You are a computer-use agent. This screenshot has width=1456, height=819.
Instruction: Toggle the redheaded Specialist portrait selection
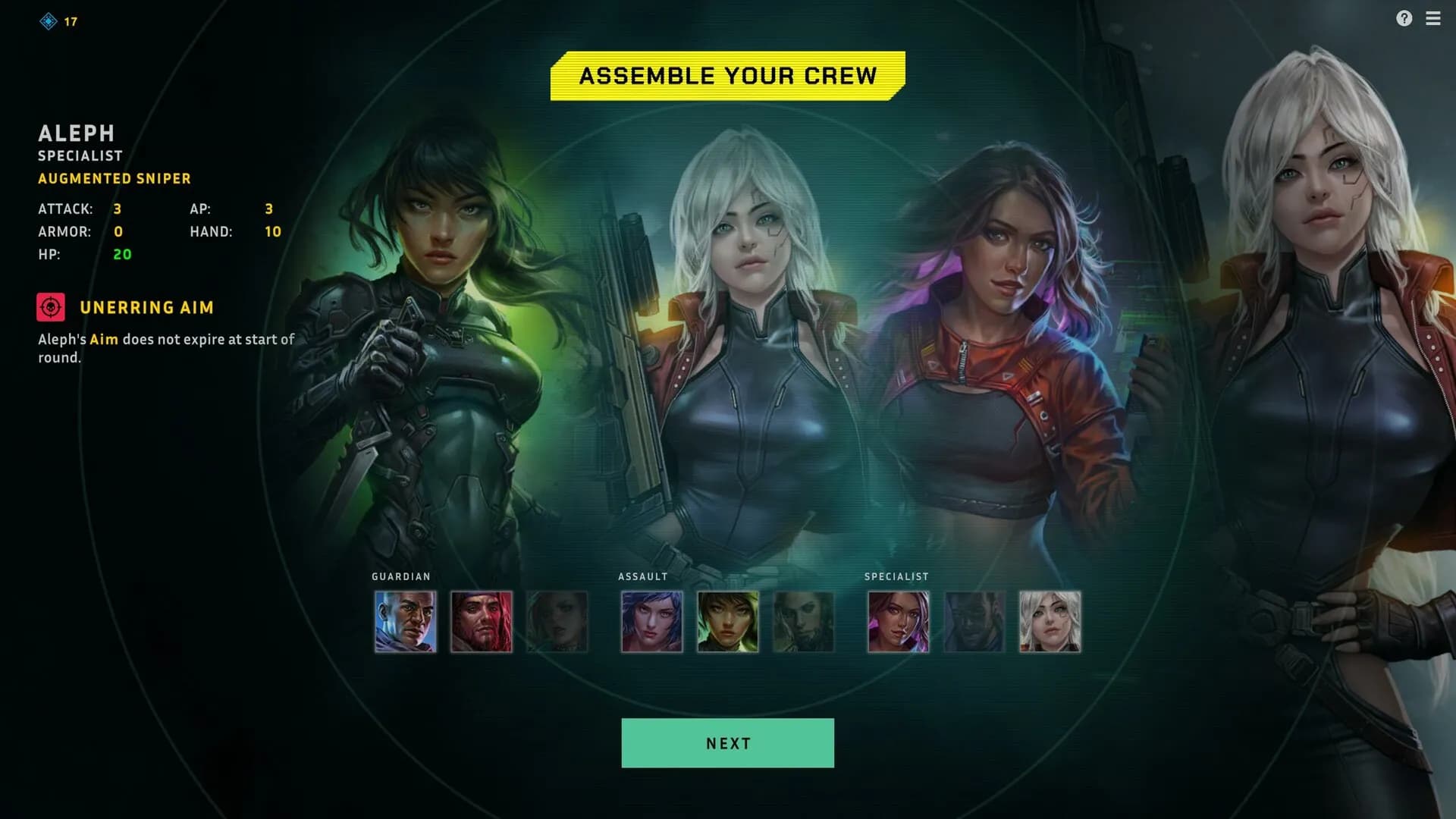pos(899,621)
